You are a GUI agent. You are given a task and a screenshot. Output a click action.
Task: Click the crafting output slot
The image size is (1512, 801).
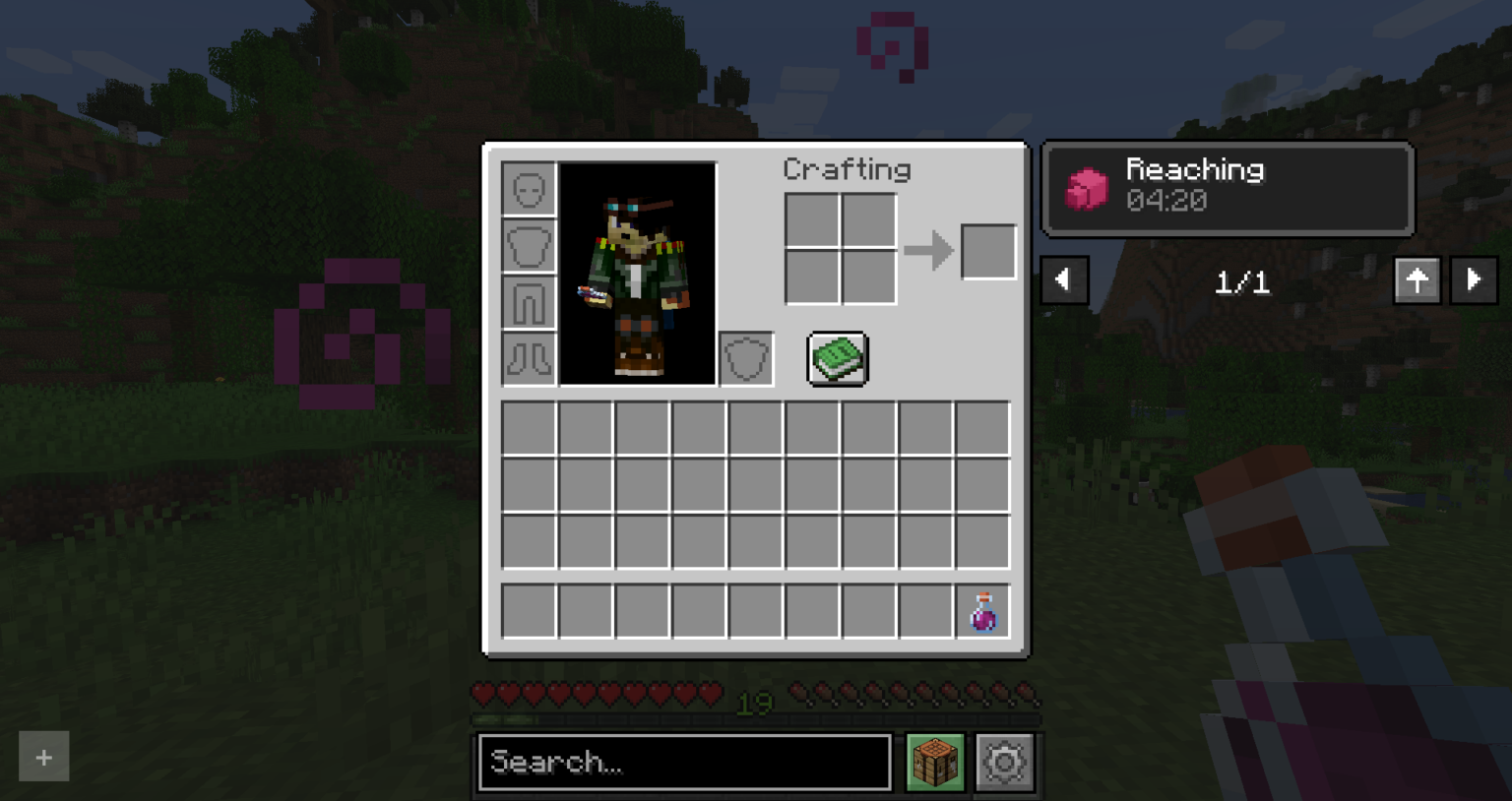988,250
